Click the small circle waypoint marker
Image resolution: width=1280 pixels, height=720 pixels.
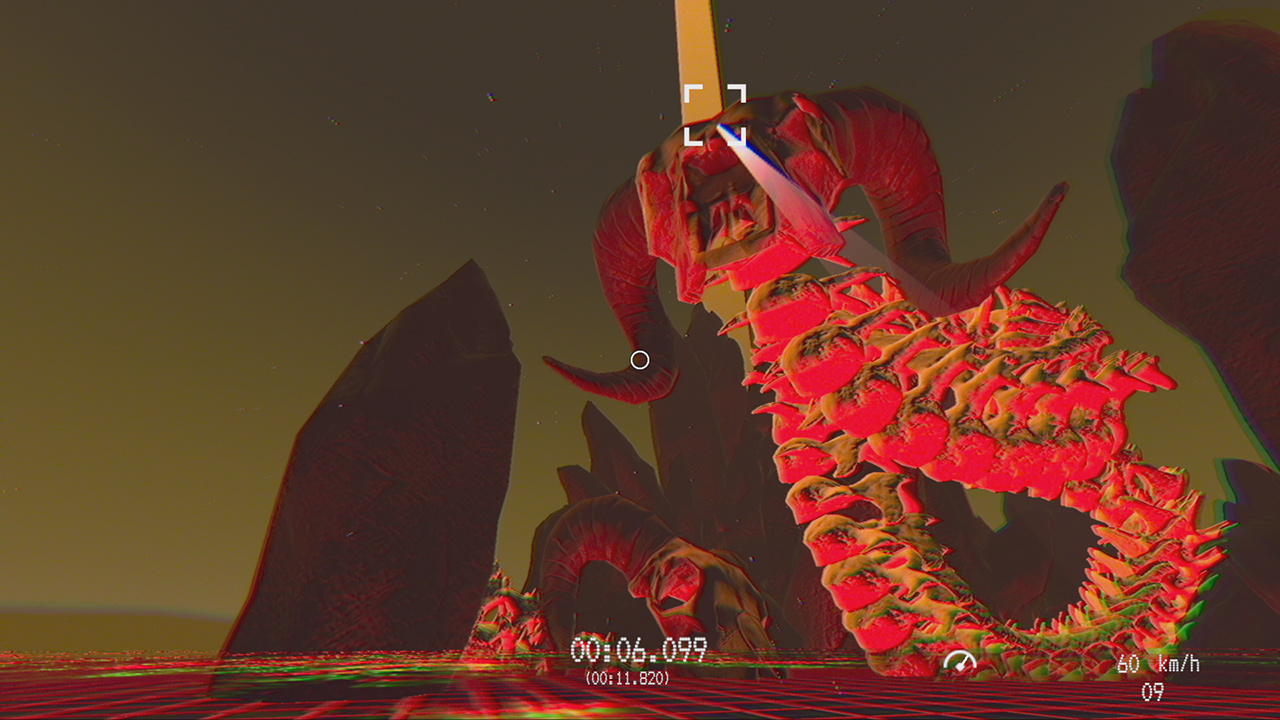point(641,360)
